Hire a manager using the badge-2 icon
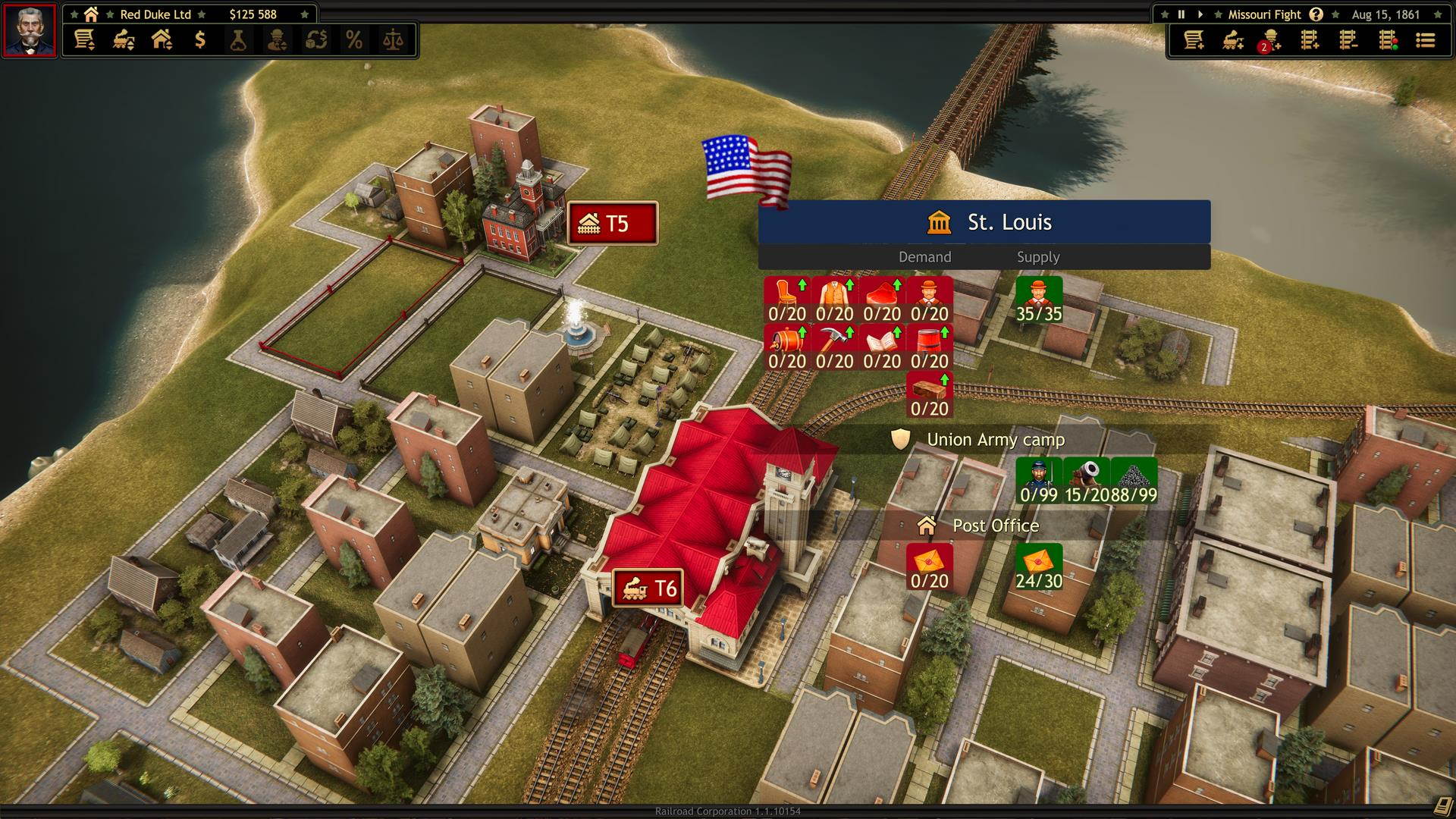Viewport: 1456px width, 819px height. click(x=1272, y=42)
